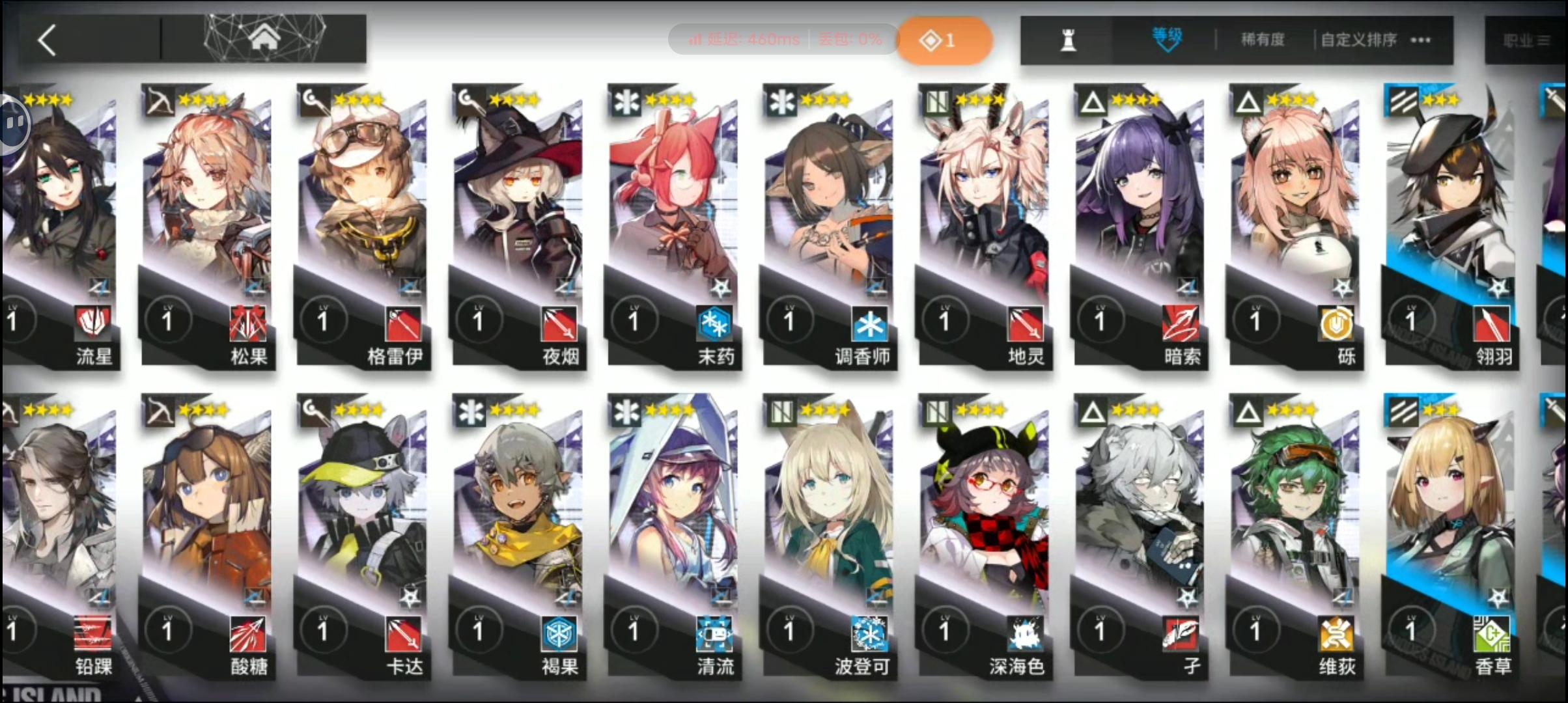Image resolution: width=1568 pixels, height=703 pixels.
Task: Open the ... extra sorting options
Action: [x=1418, y=40]
